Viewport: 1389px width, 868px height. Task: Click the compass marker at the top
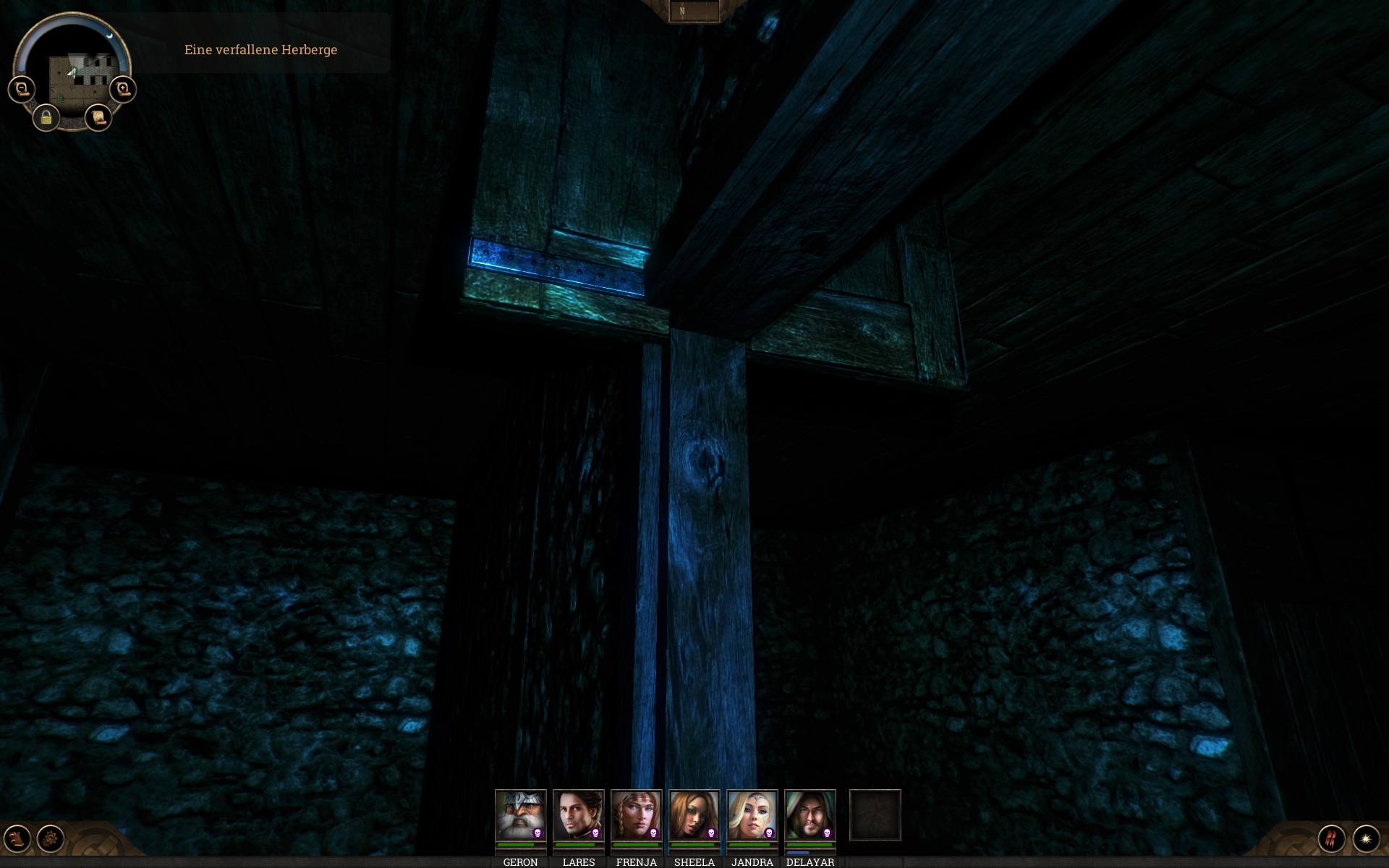click(682, 11)
